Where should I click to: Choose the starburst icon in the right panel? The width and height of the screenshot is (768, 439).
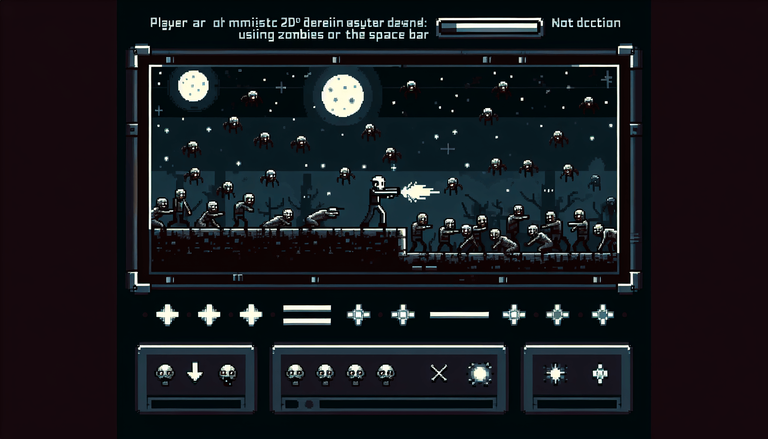click(555, 374)
